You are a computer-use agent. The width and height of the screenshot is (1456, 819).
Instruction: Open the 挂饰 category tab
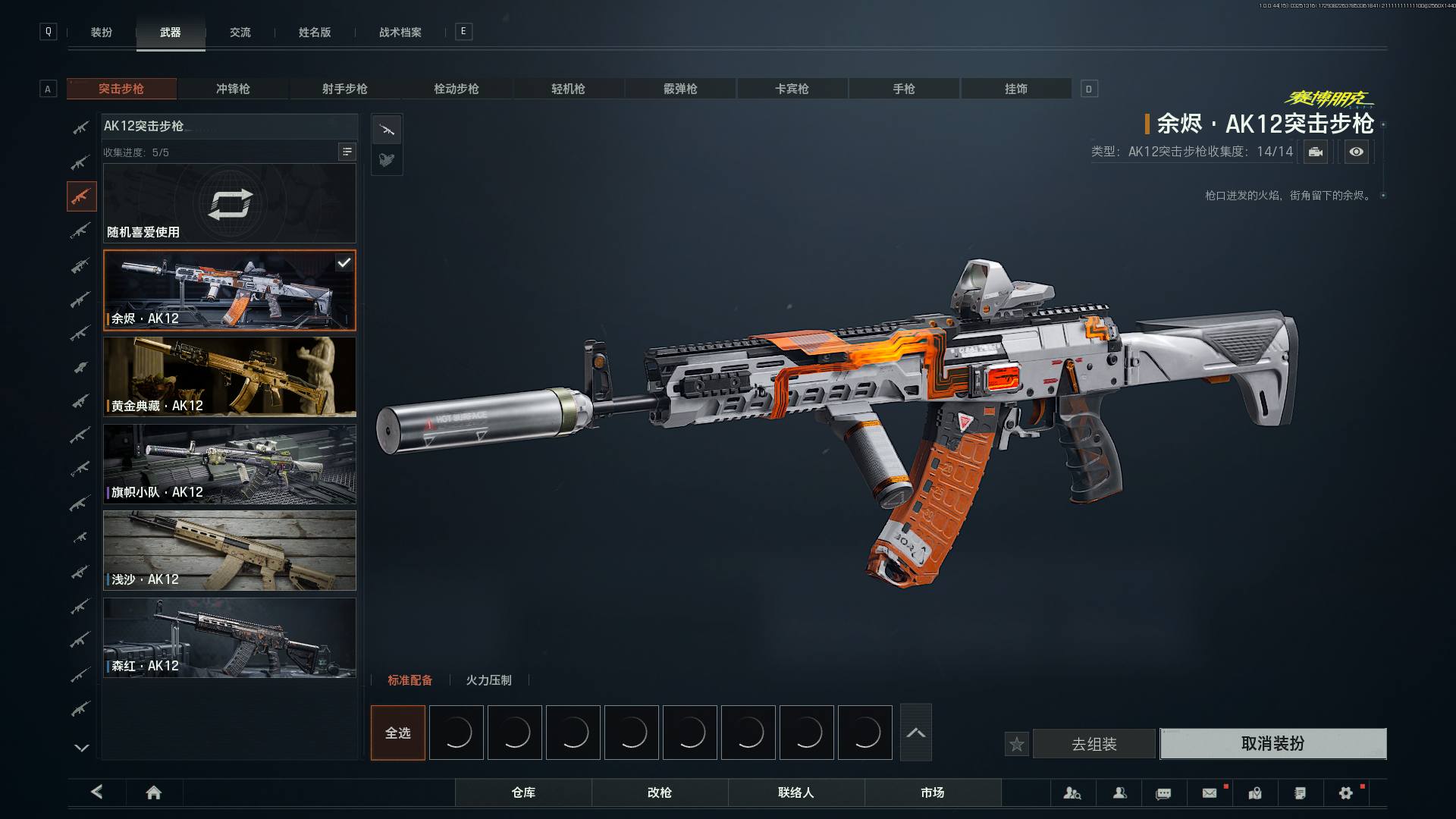click(1016, 89)
